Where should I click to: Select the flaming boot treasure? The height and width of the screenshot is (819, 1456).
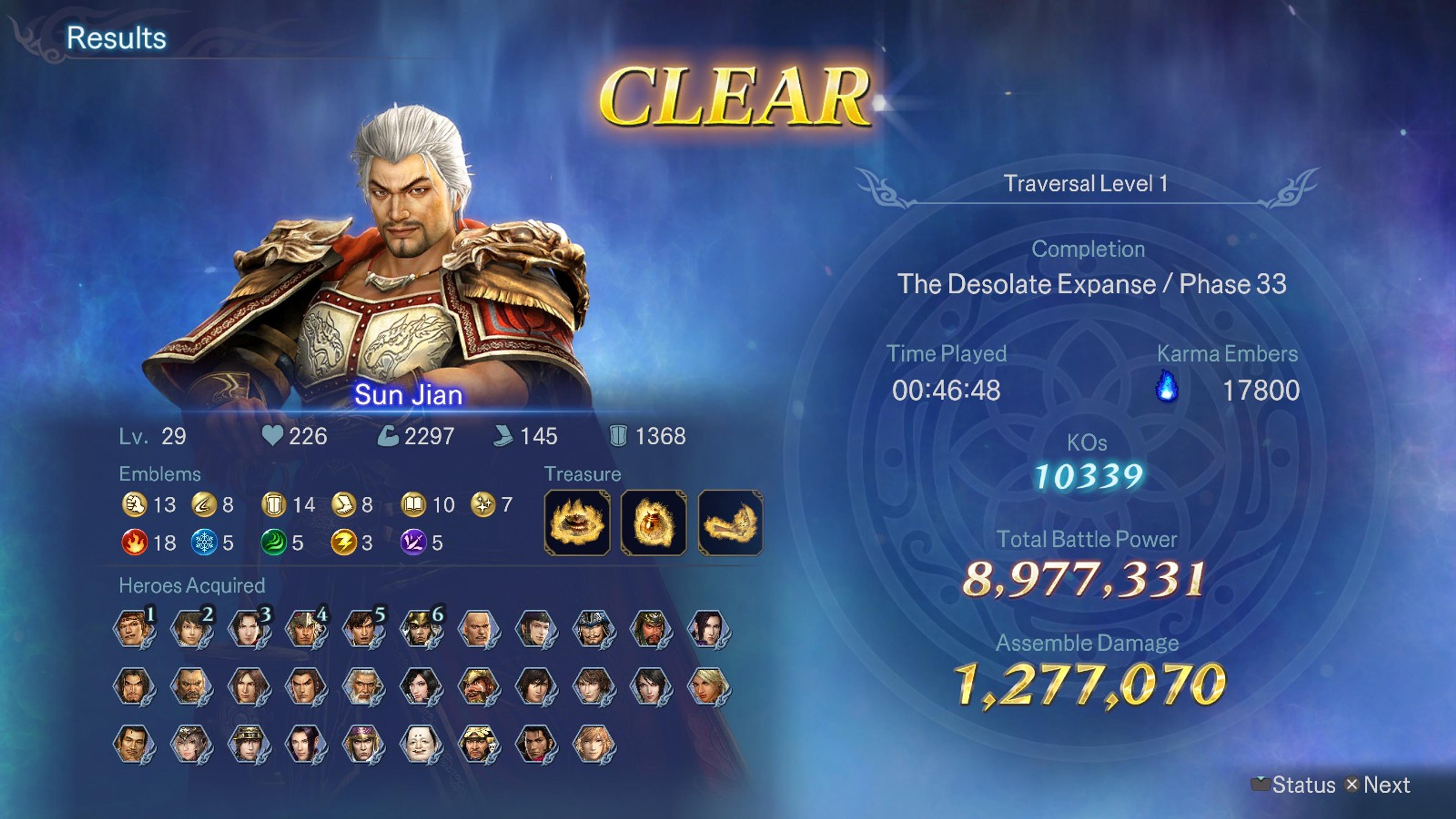pos(730,523)
